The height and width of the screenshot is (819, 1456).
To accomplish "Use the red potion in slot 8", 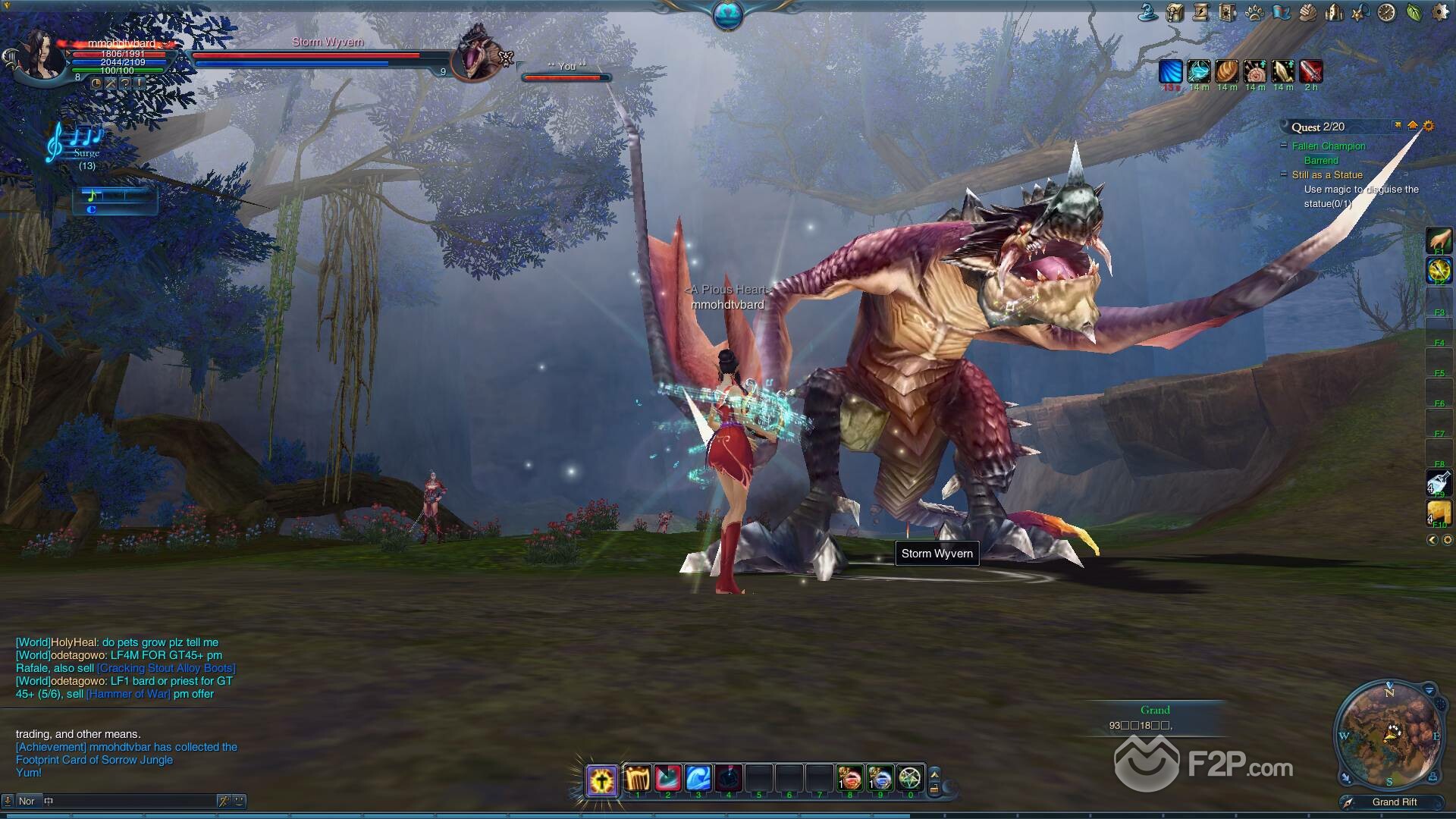I will coord(849,778).
